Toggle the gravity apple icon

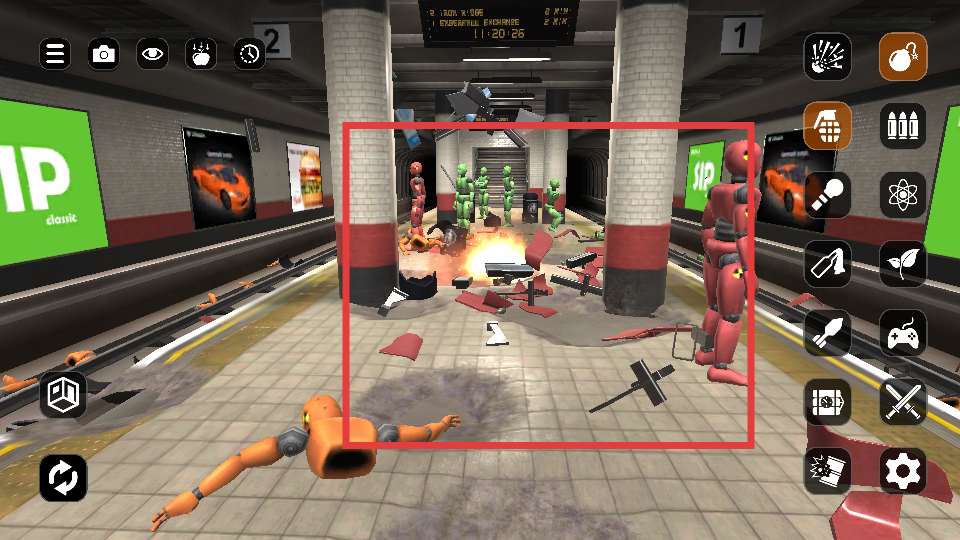coord(201,54)
